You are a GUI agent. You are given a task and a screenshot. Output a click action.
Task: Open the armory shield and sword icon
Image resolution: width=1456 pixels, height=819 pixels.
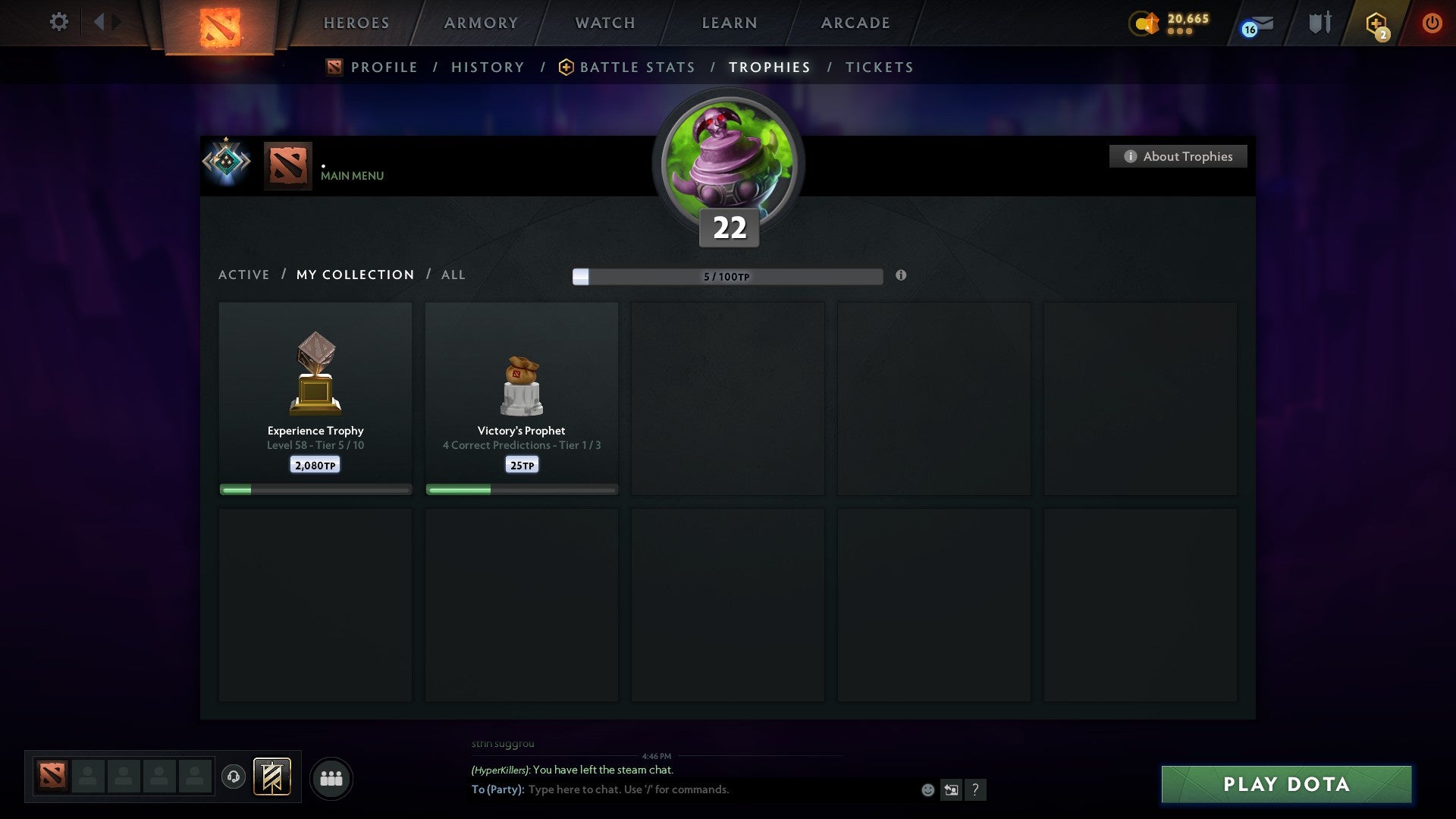pyautogui.click(x=1319, y=23)
